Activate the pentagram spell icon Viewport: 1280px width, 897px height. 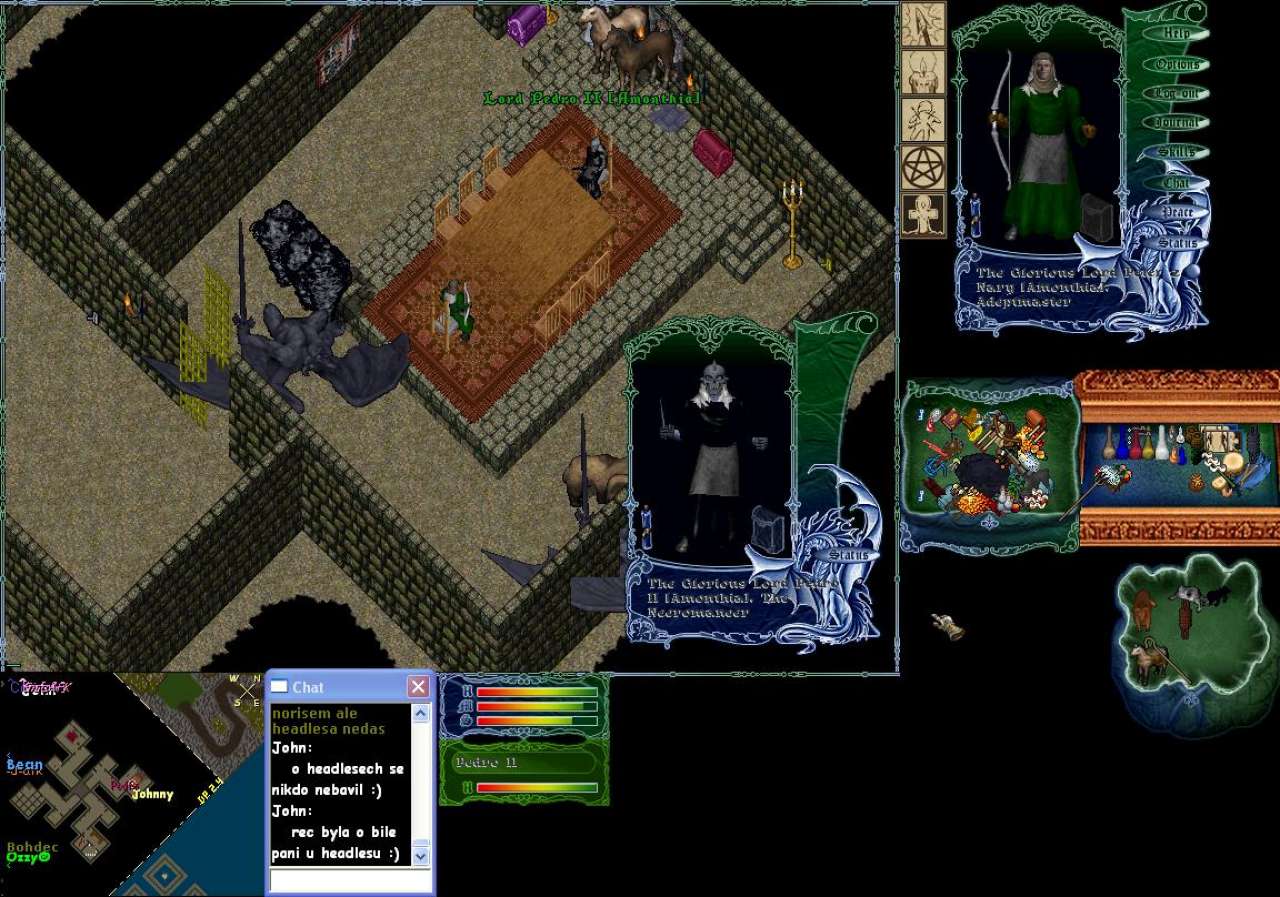(923, 167)
